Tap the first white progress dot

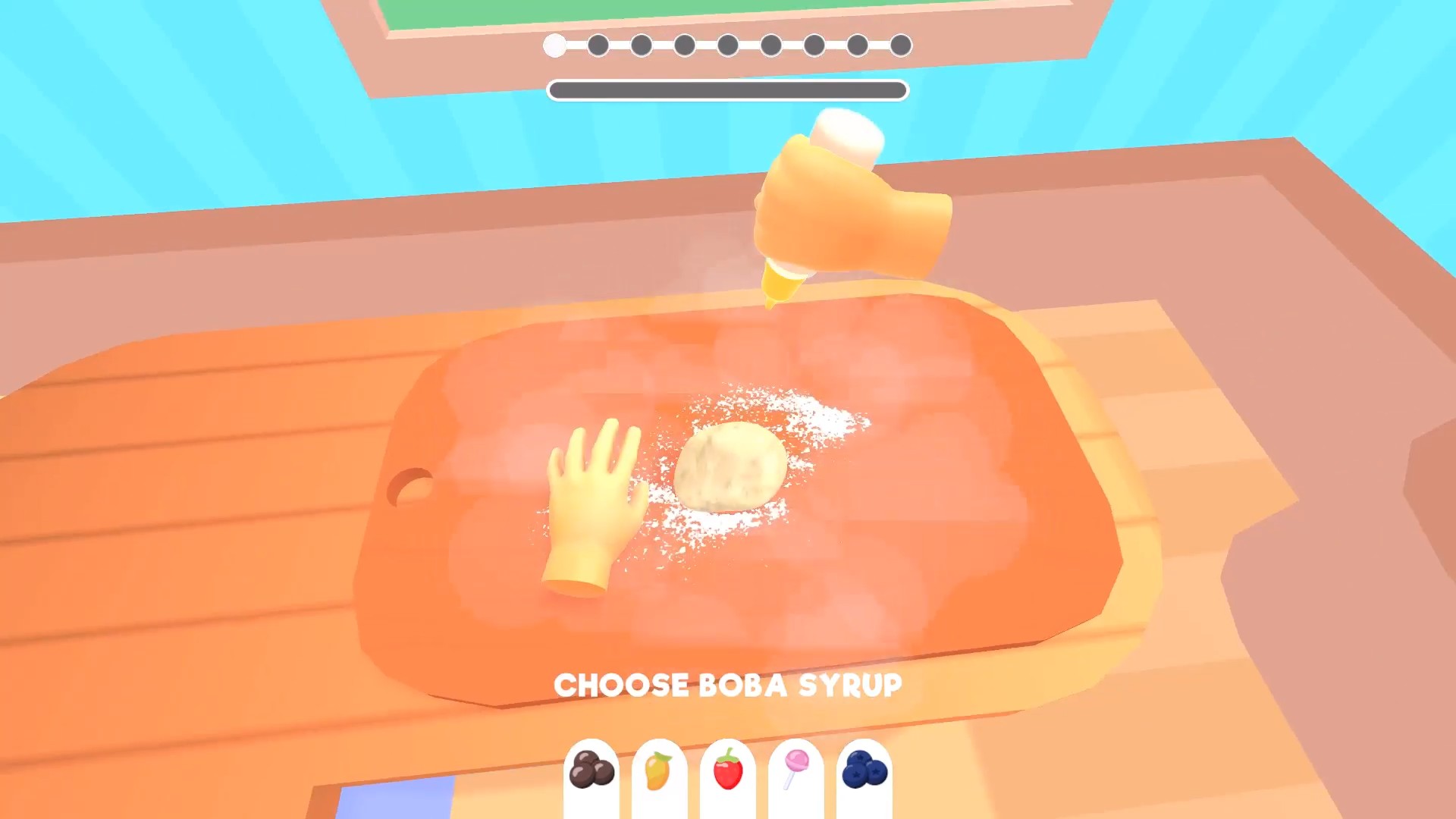point(553,45)
